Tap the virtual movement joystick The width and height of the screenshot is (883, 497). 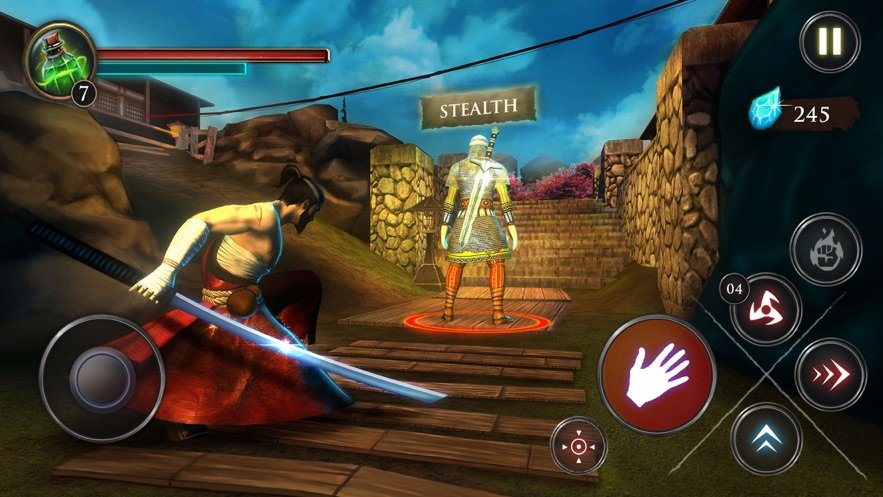pyautogui.click(x=101, y=377)
